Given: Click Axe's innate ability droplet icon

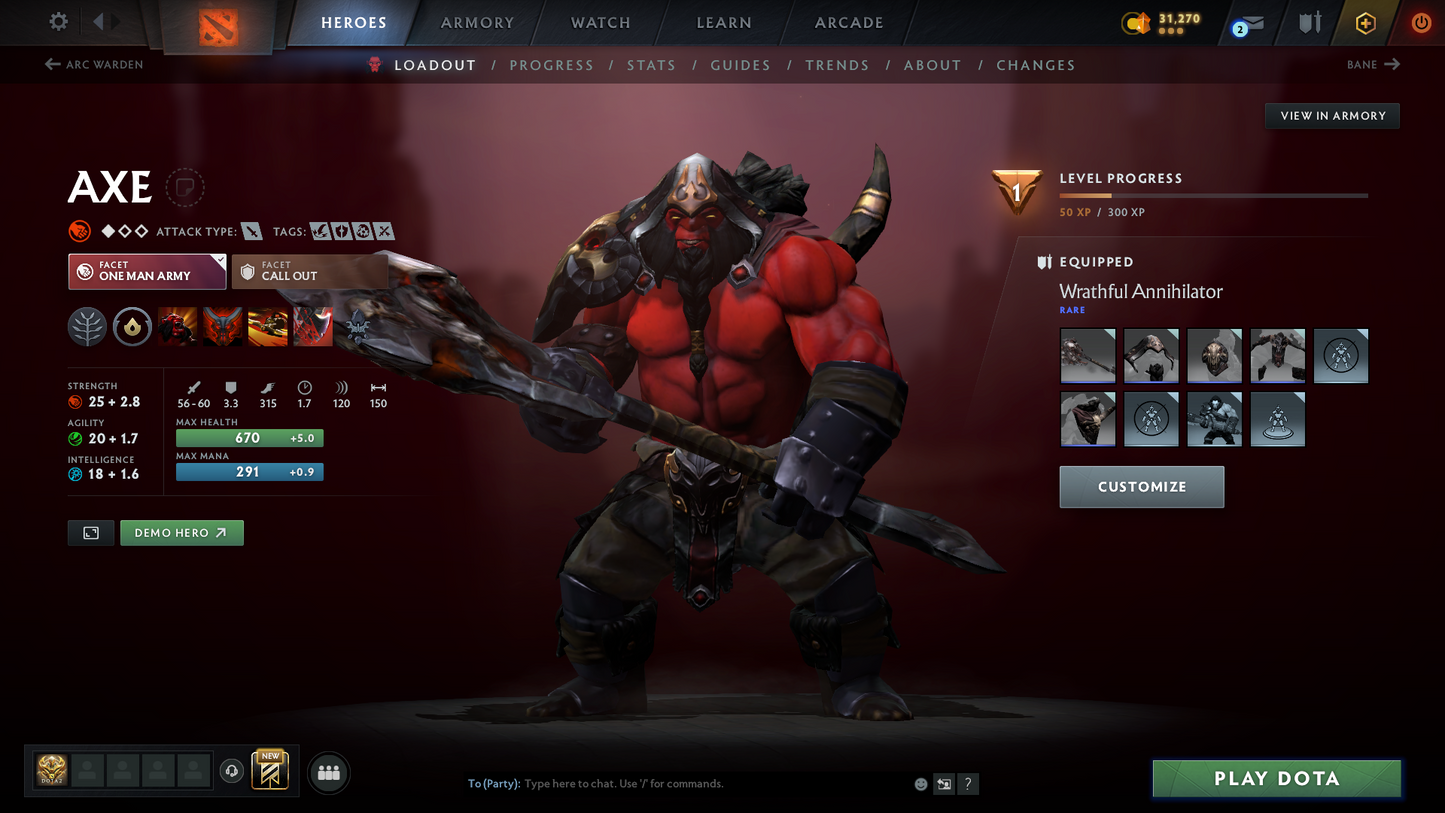Looking at the screenshot, I should [132, 326].
